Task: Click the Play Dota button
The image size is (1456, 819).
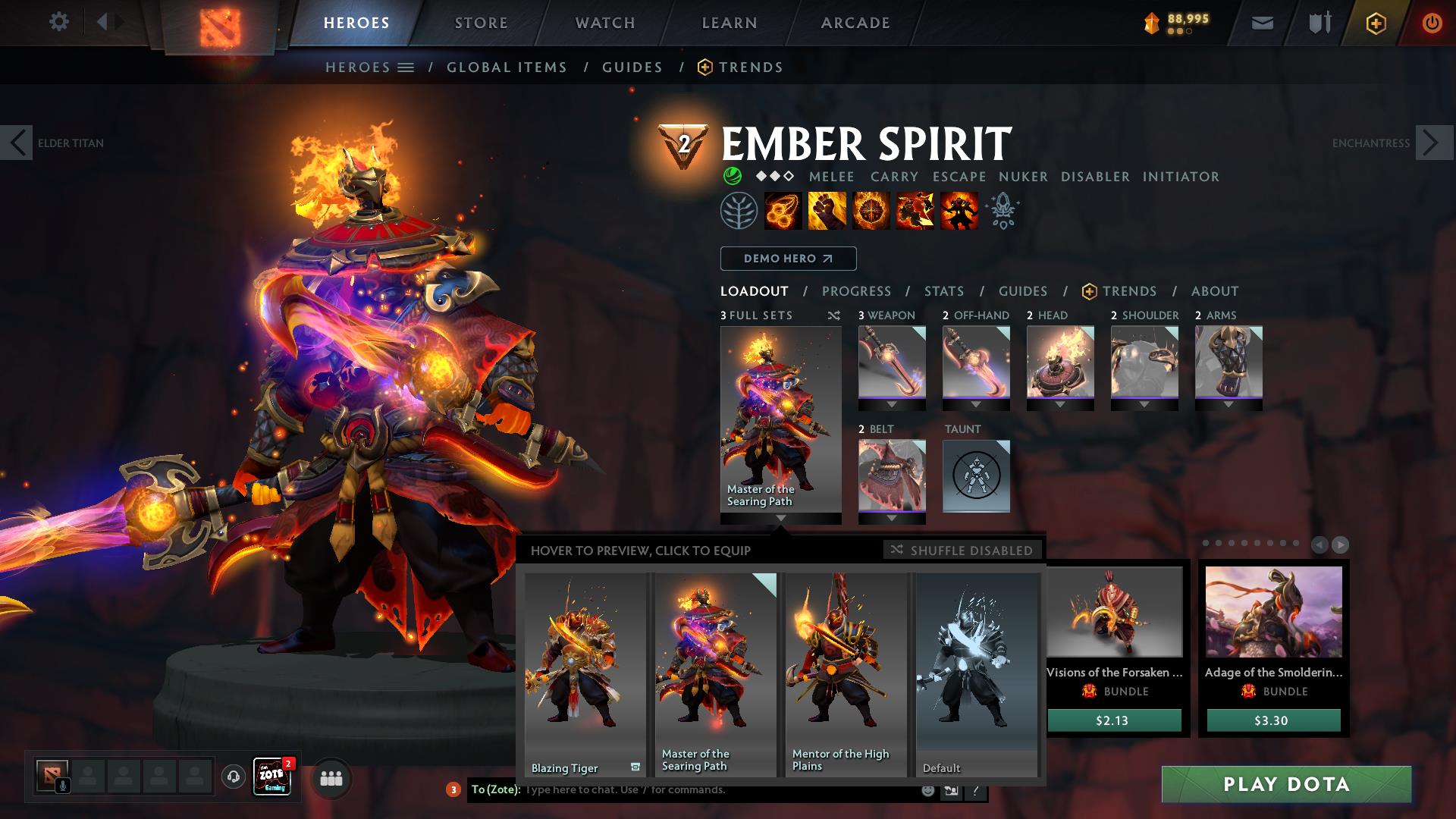Action: tap(1285, 785)
